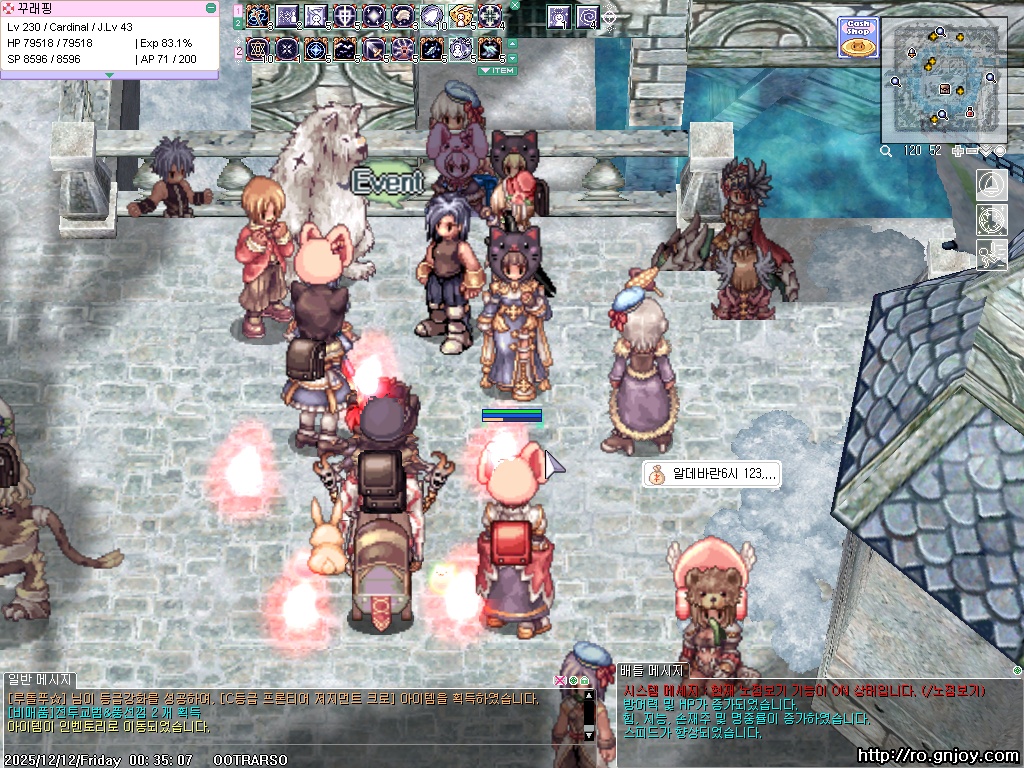
Task: Close the skill hotbar with X button
Action: pos(514,5)
